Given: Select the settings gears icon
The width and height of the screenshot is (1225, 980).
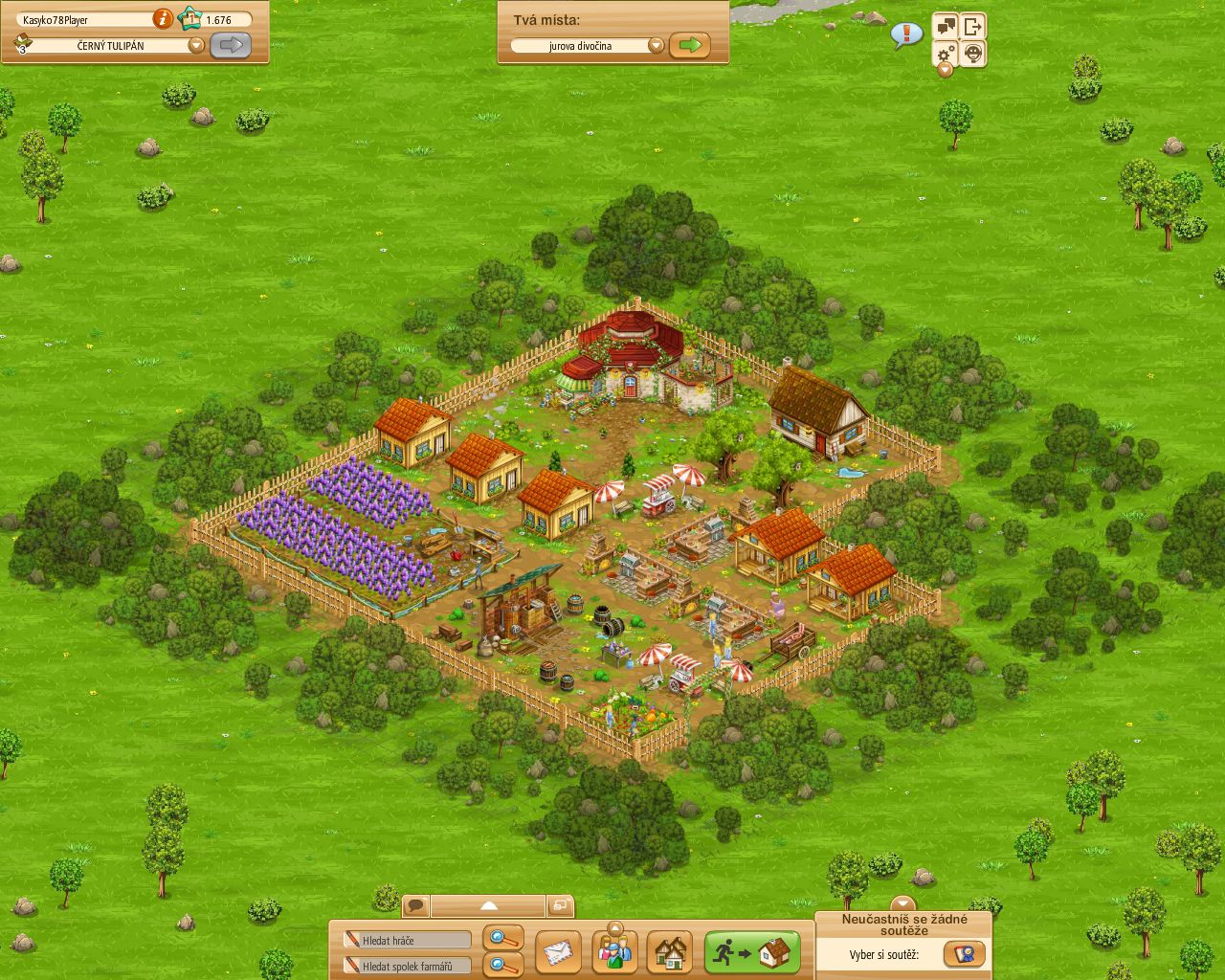Looking at the screenshot, I should [x=946, y=55].
